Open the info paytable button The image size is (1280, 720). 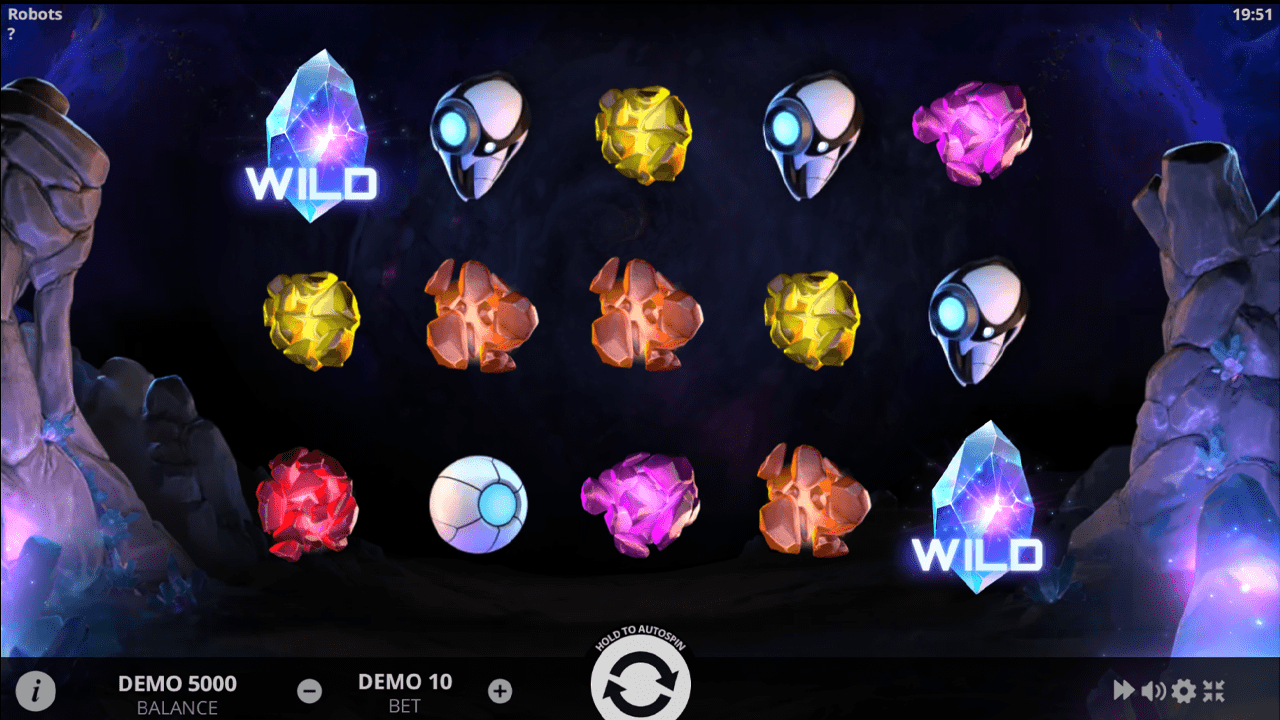tap(36, 690)
